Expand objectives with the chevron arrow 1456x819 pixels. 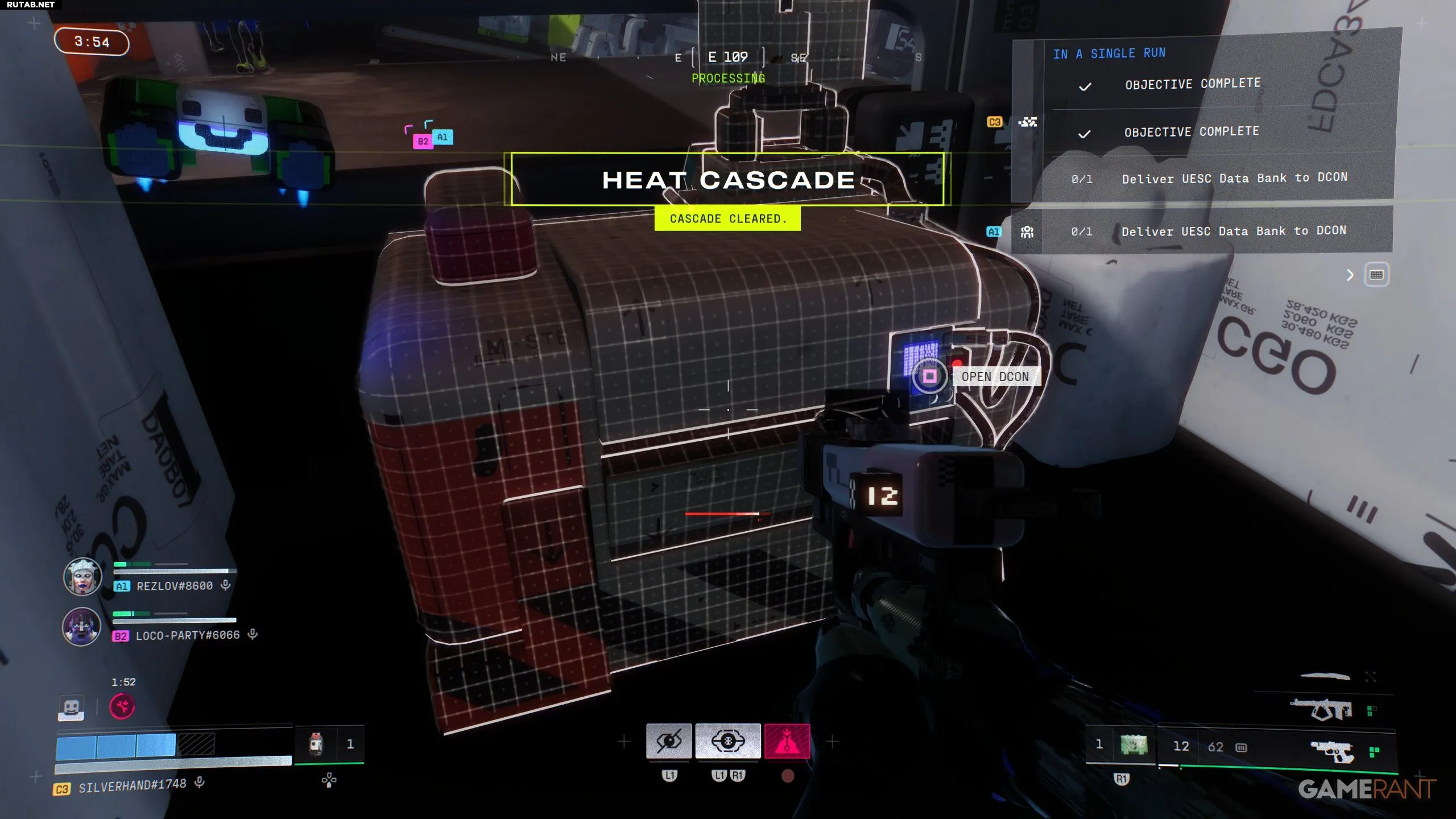[x=1350, y=275]
